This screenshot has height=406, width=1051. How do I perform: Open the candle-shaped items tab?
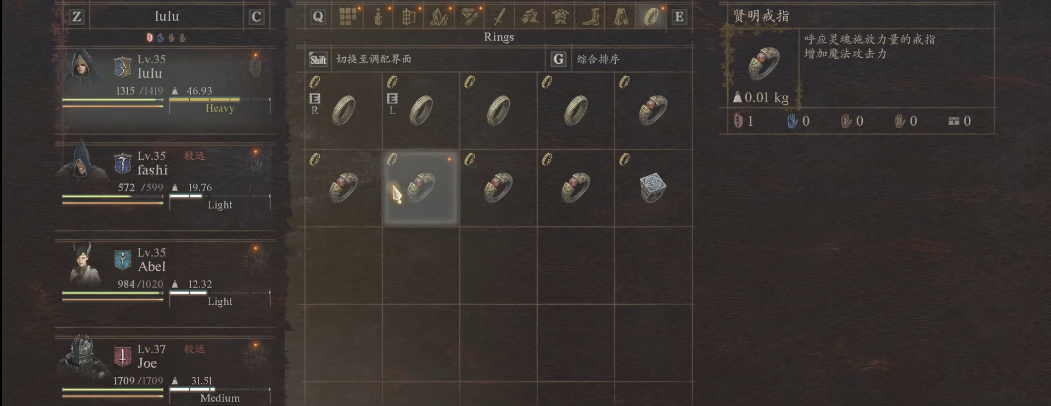378,16
